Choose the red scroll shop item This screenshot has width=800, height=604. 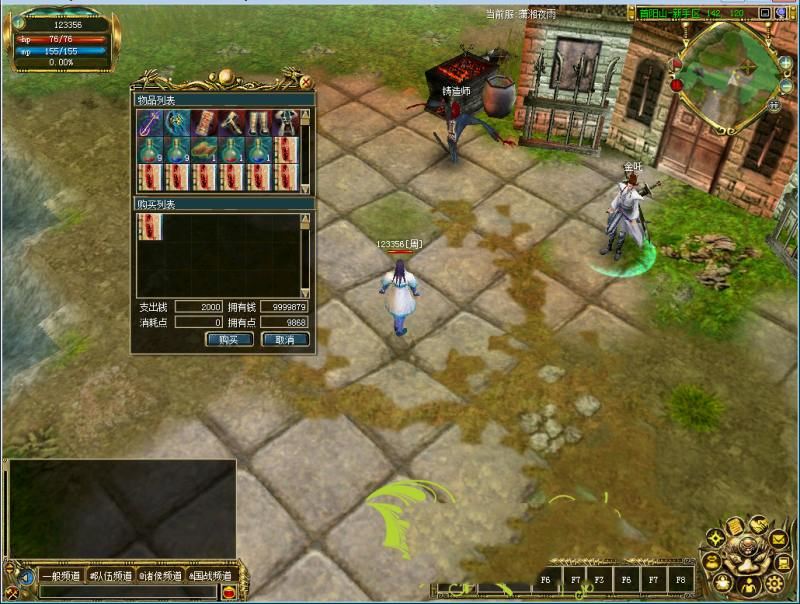pos(205,123)
